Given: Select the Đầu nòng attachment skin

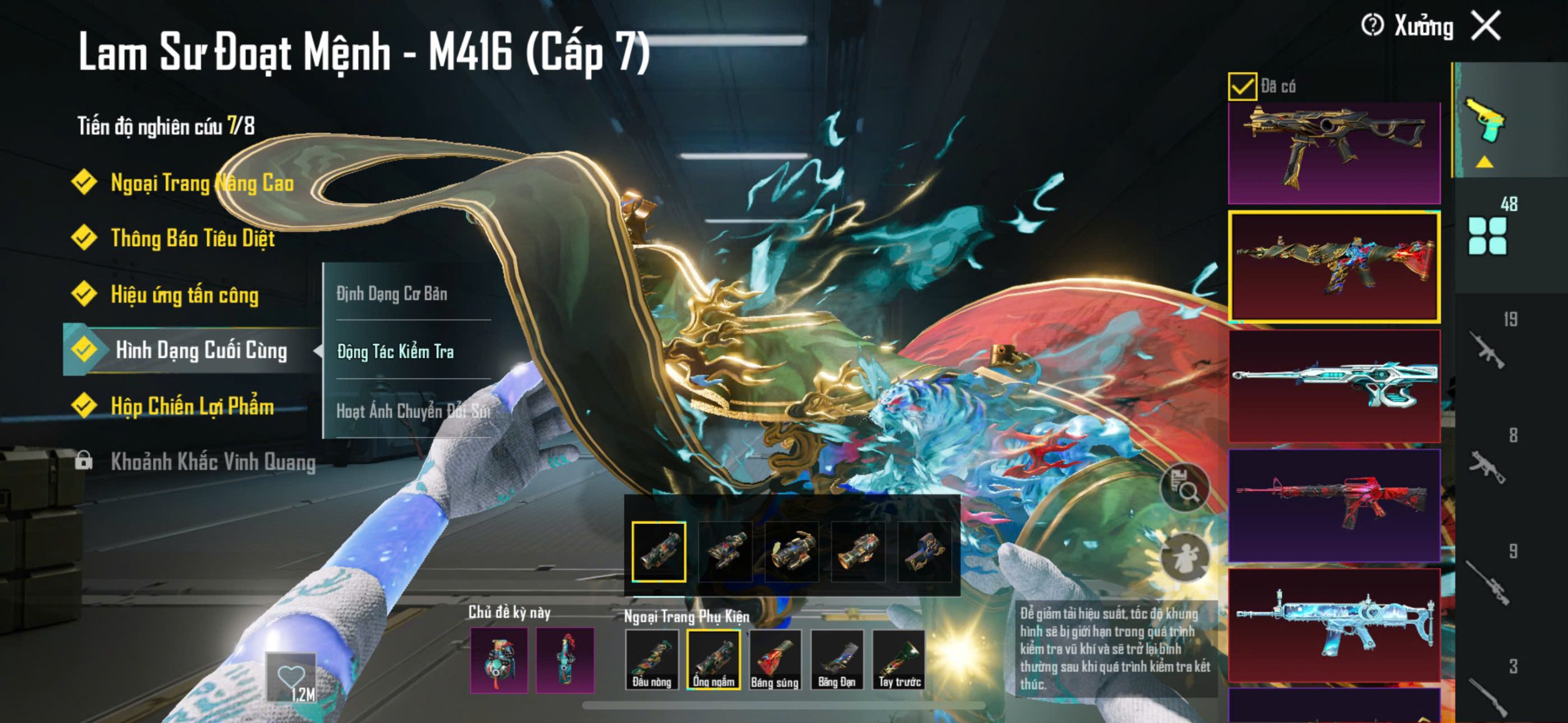Looking at the screenshot, I should click(652, 660).
